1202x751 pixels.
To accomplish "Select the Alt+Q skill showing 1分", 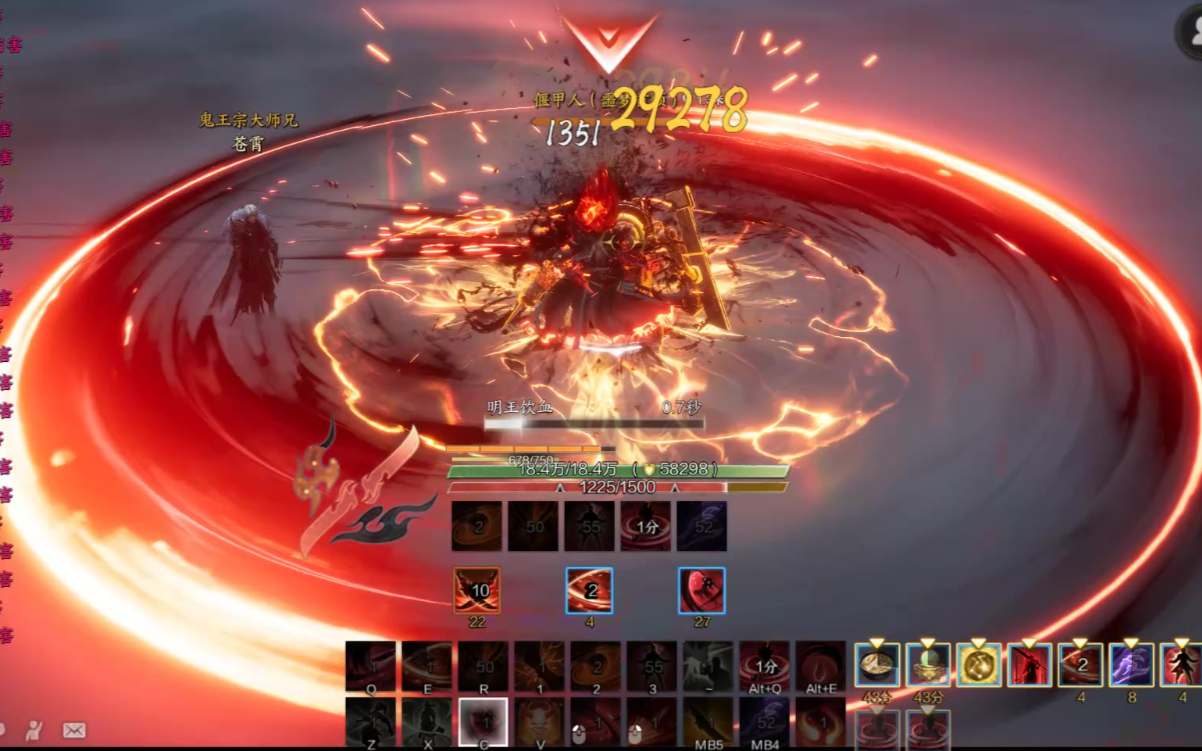I will coord(765,665).
